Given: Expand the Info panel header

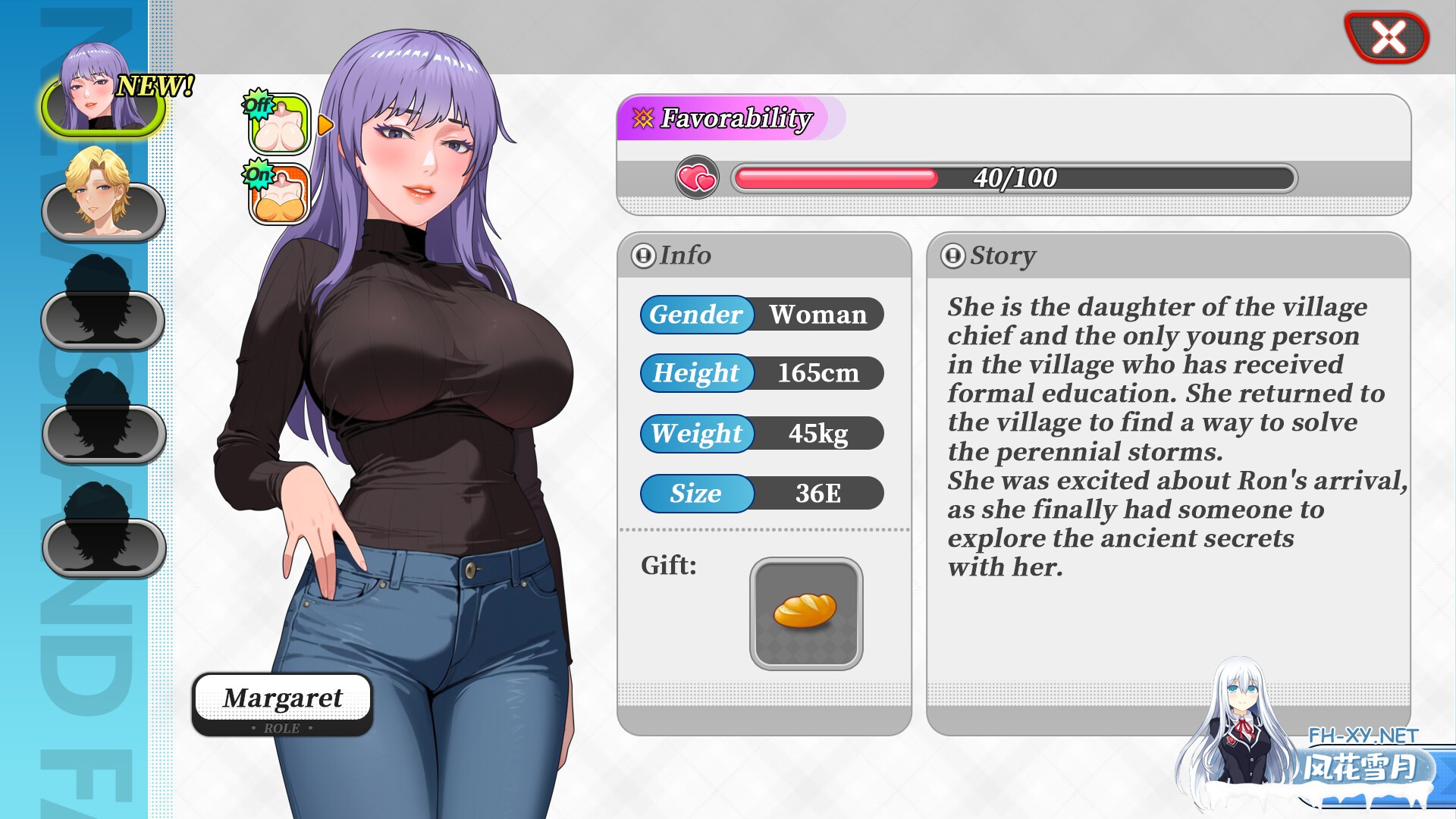Looking at the screenshot, I should click(645, 256).
